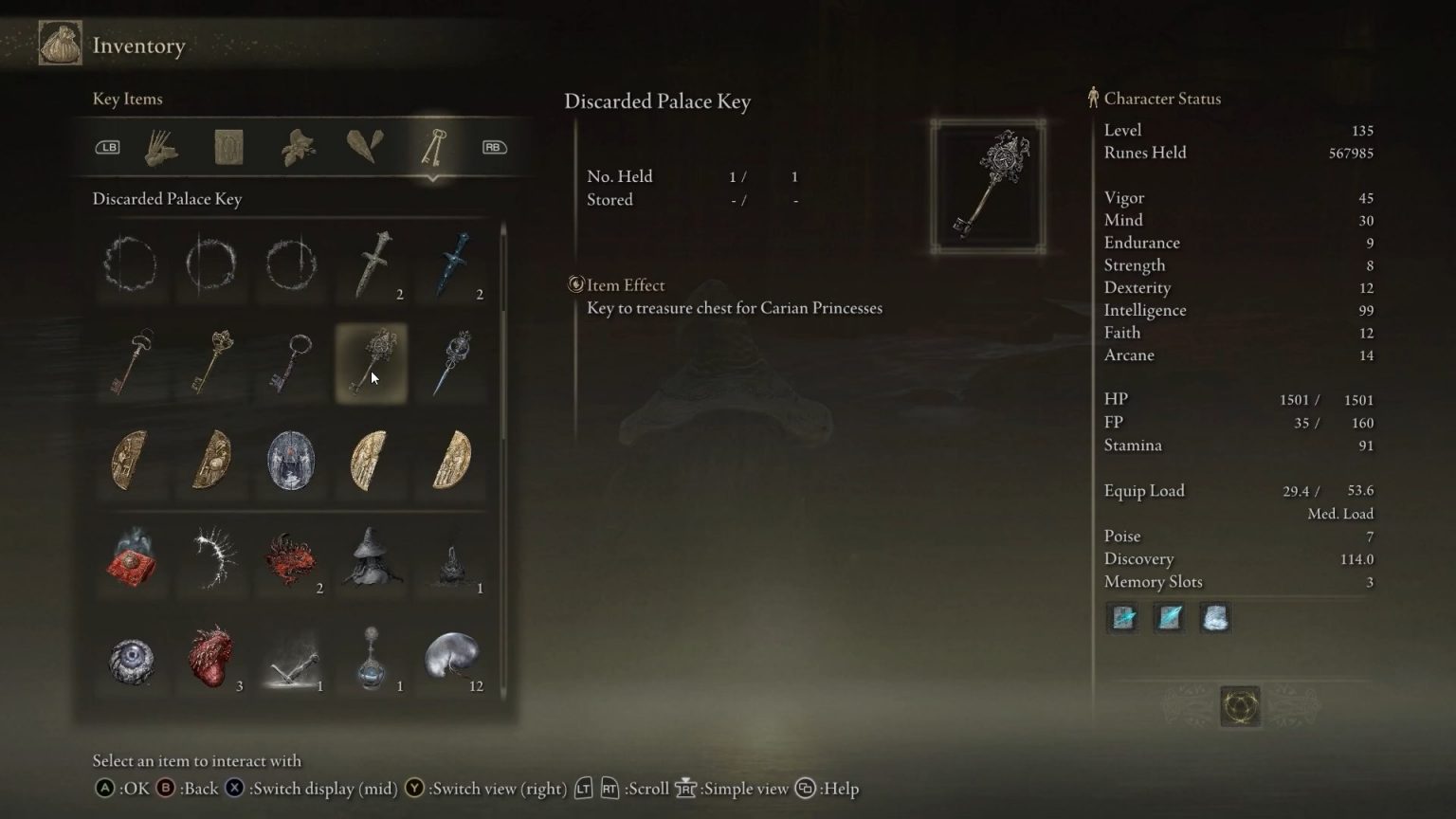Open Help from the bottom bar
1456x819 pixels.
807,788
